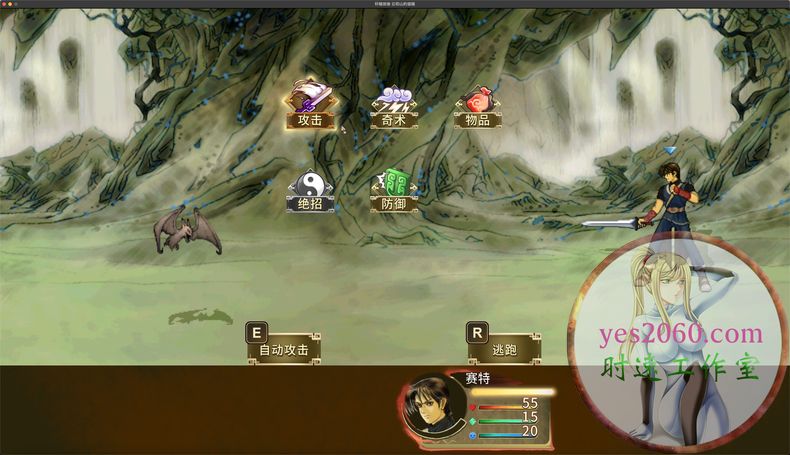Choose the 绝招 special move command
This screenshot has height=455, width=790.
tap(310, 192)
